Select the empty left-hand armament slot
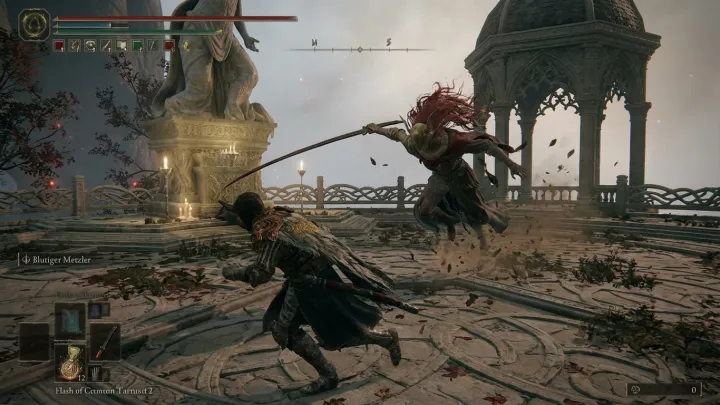The width and height of the screenshot is (720, 405). (34, 341)
